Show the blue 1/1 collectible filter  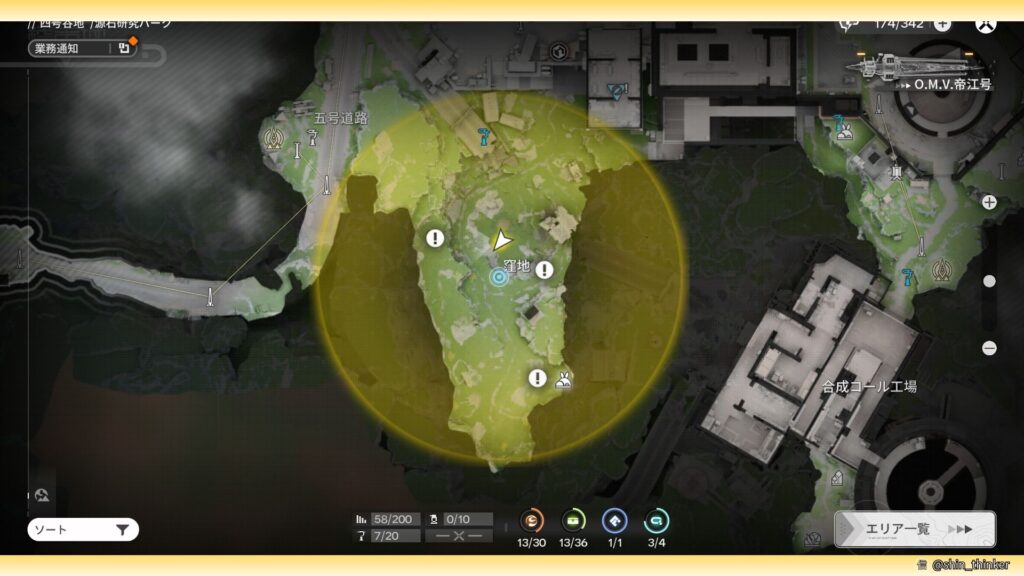pos(614,520)
